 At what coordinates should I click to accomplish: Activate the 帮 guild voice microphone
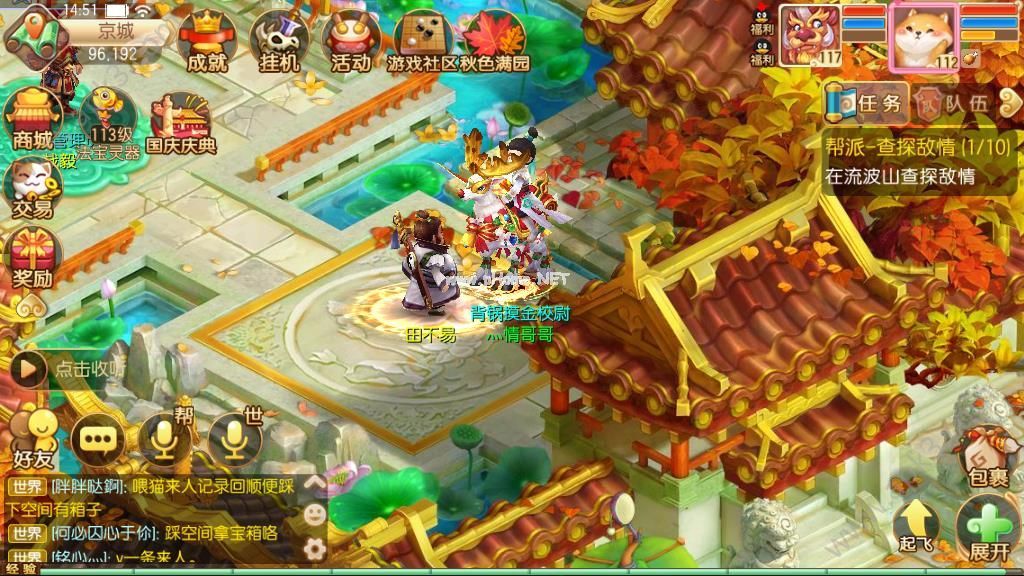[165, 437]
